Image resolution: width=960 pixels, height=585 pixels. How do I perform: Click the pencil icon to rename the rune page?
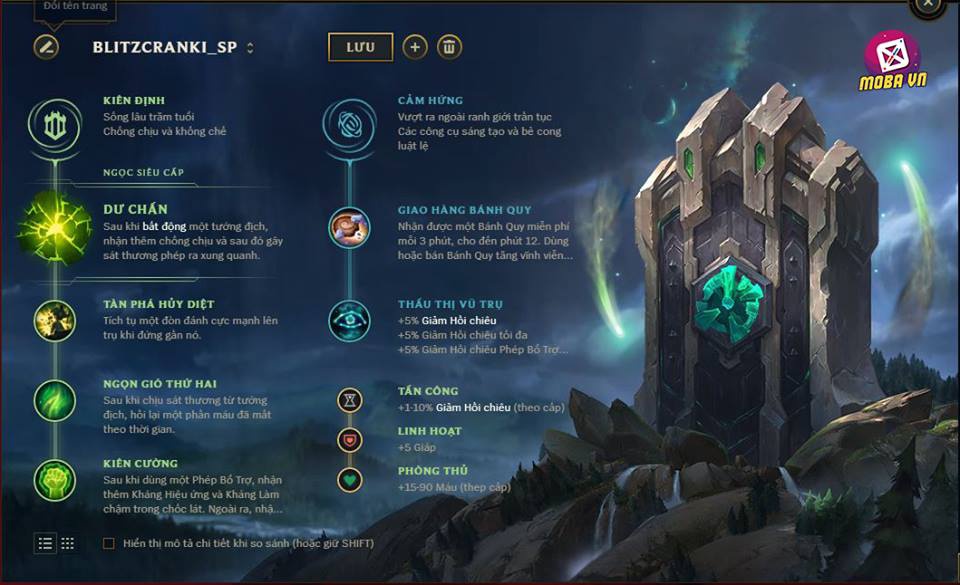tap(46, 47)
